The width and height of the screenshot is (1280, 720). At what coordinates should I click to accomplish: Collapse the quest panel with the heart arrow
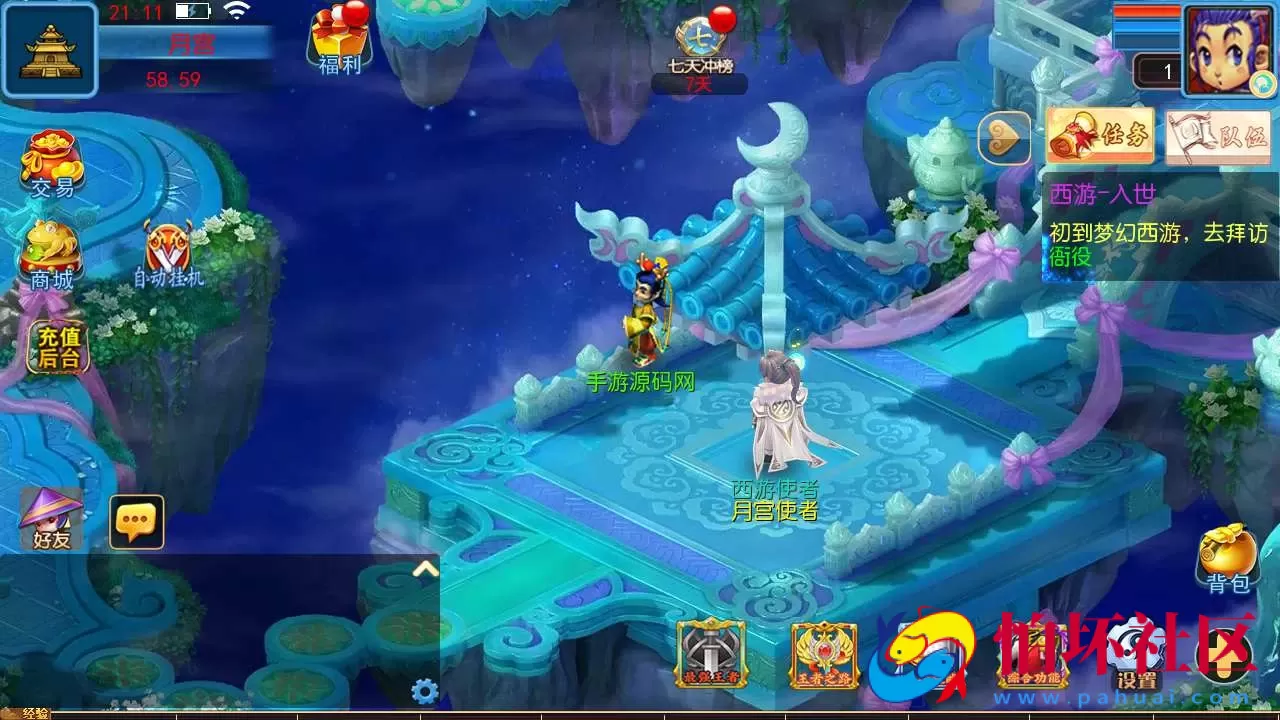[1002, 136]
